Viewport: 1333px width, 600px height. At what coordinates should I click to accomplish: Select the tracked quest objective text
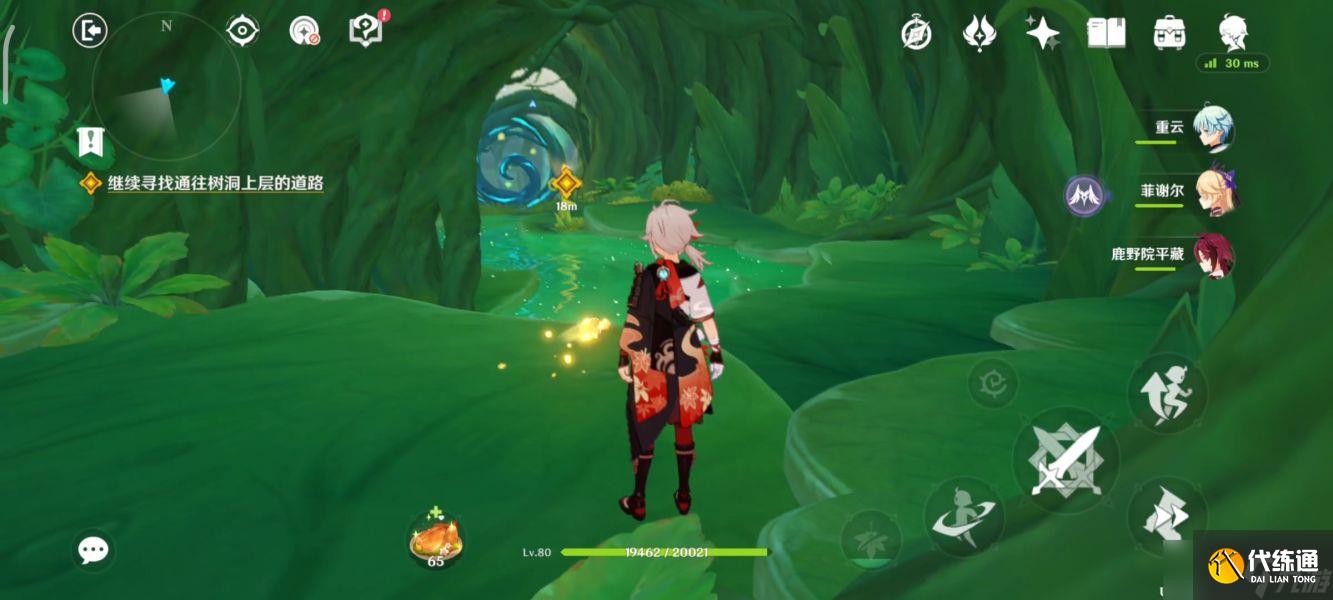coord(215,183)
